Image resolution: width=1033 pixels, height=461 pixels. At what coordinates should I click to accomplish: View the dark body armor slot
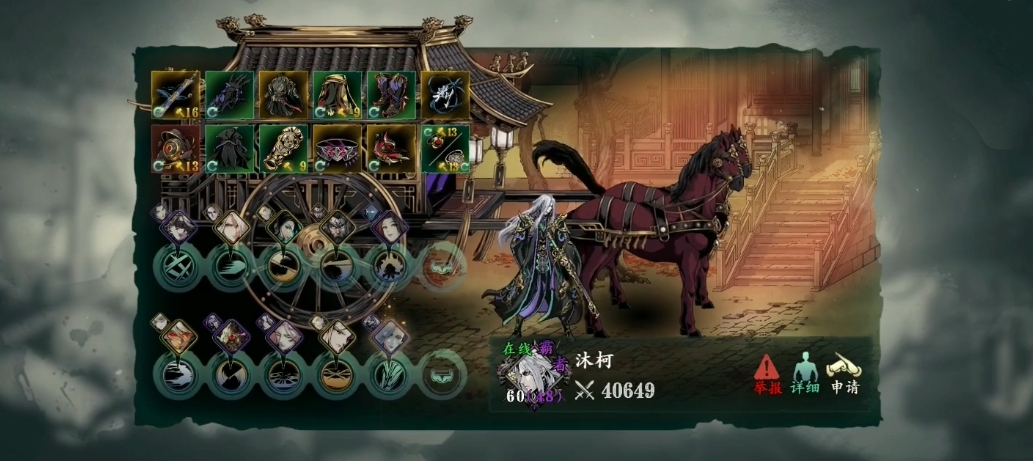tap(282, 96)
